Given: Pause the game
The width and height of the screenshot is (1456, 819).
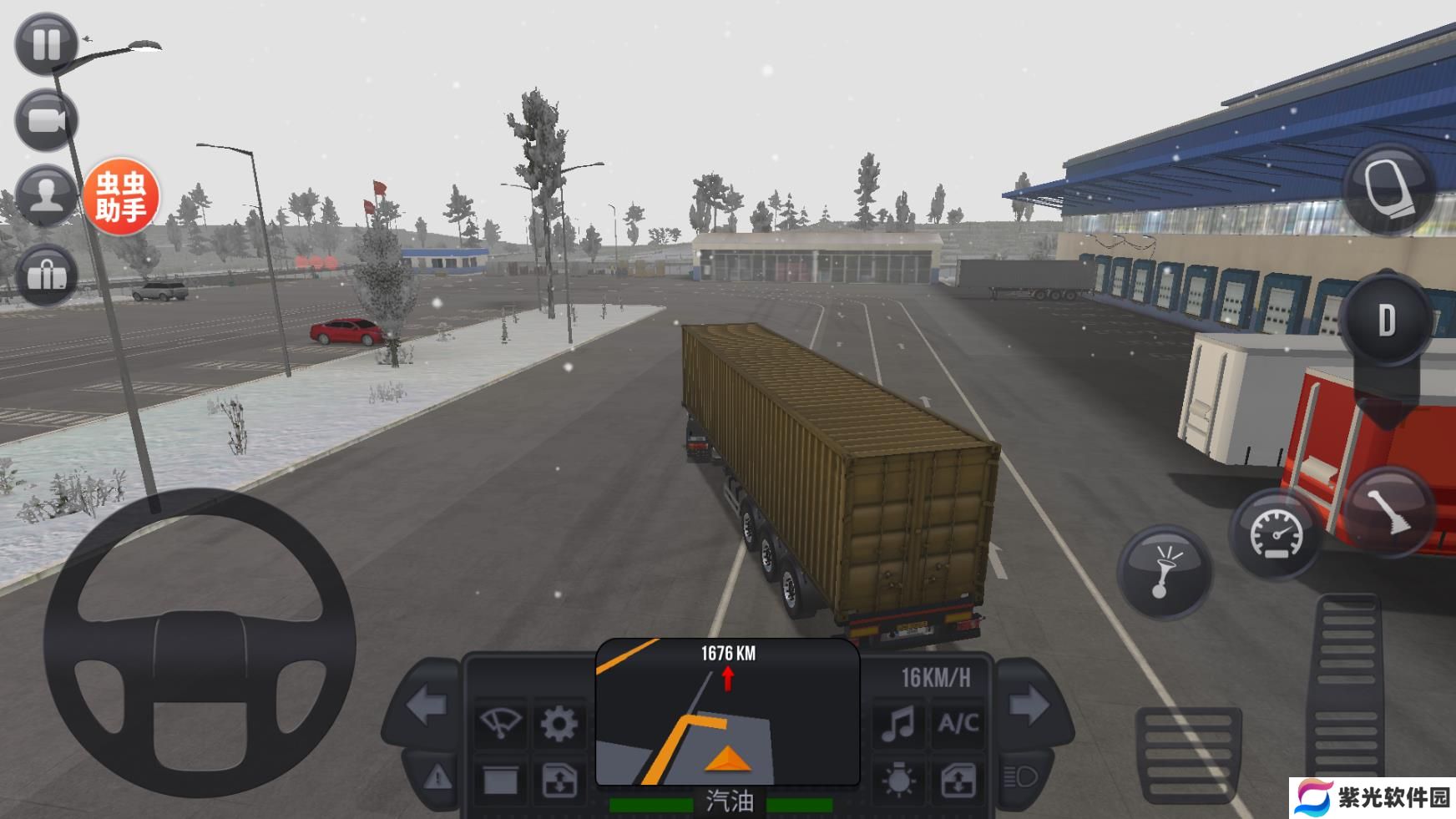Looking at the screenshot, I should click(46, 43).
